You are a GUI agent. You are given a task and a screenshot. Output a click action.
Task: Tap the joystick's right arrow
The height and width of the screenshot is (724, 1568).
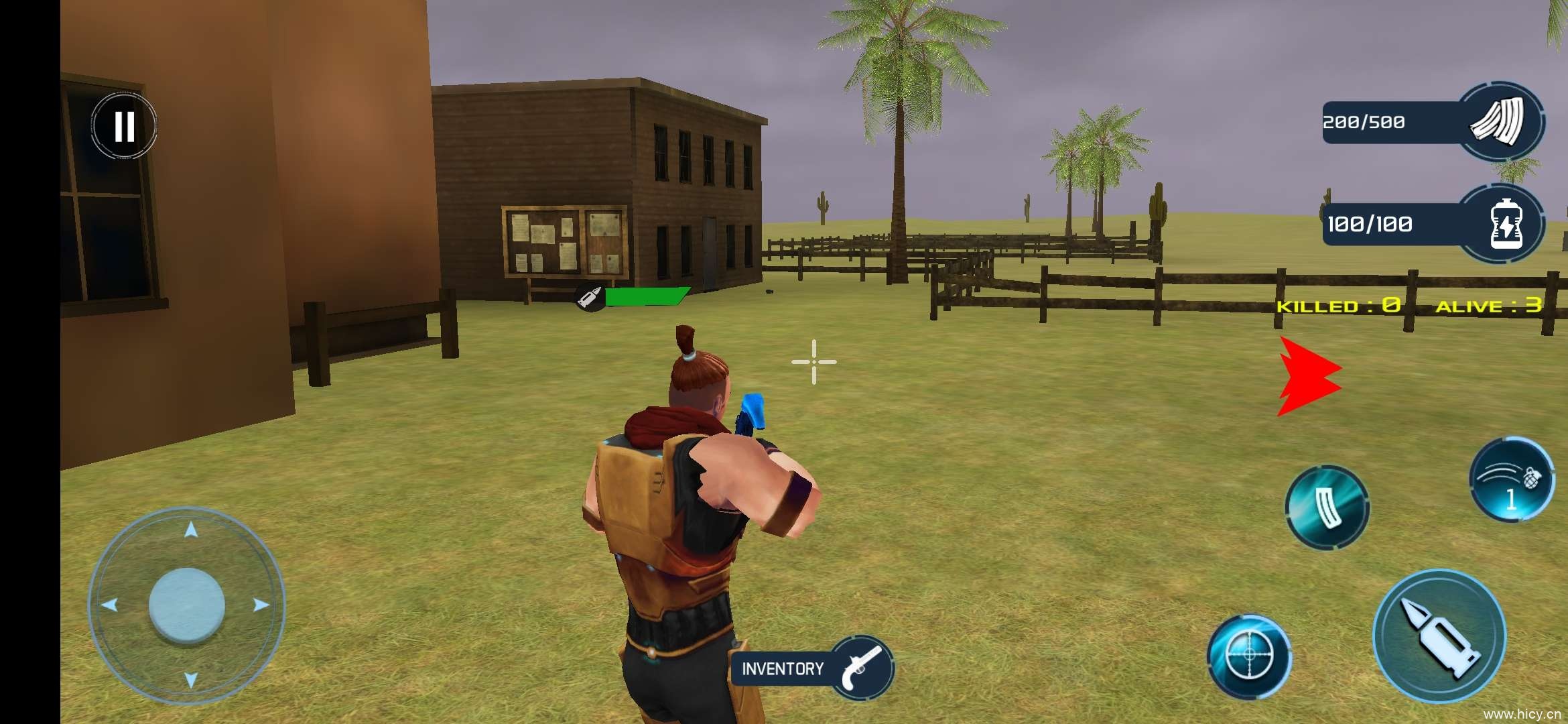pos(261,605)
